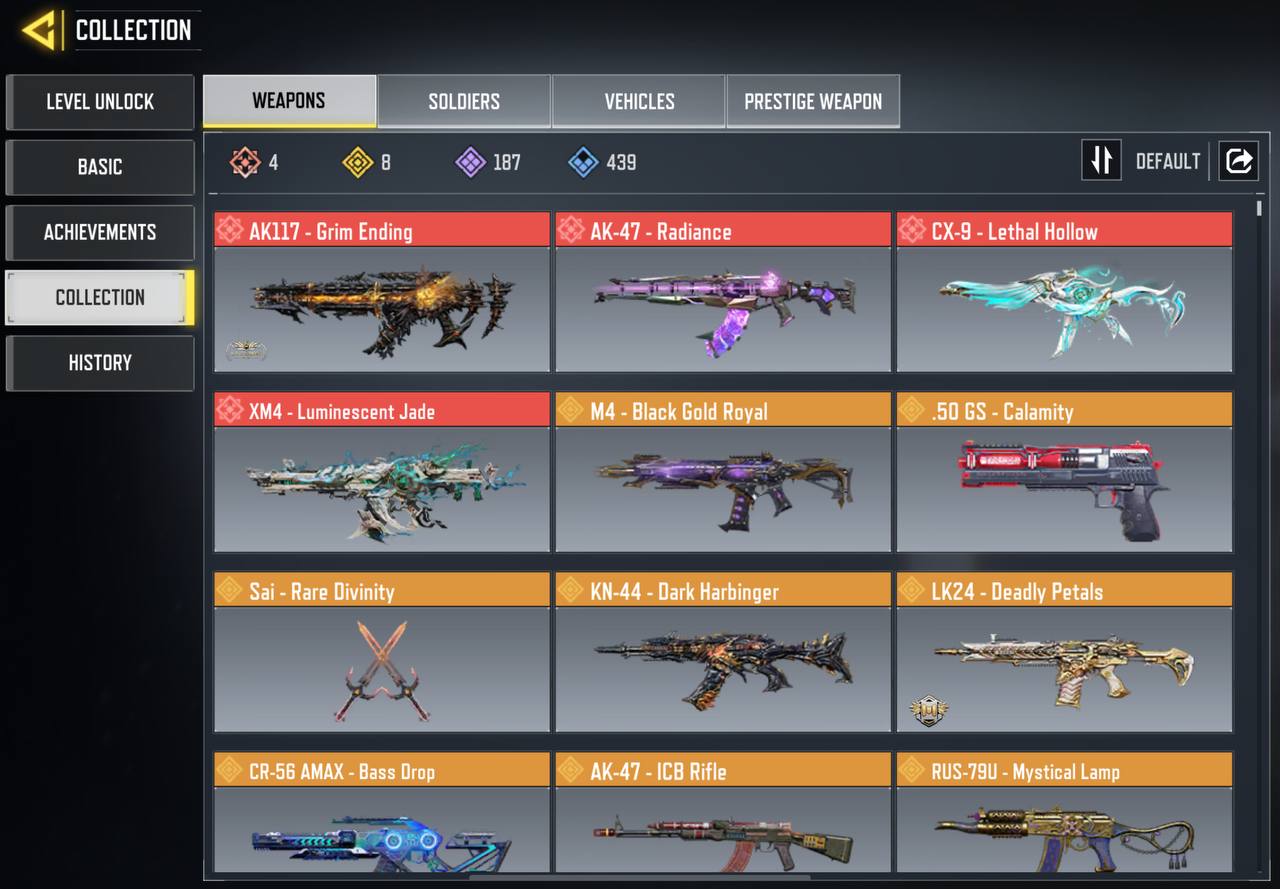Click the share icon button
Image resolution: width=1280 pixels, height=889 pixels.
tap(1238, 161)
